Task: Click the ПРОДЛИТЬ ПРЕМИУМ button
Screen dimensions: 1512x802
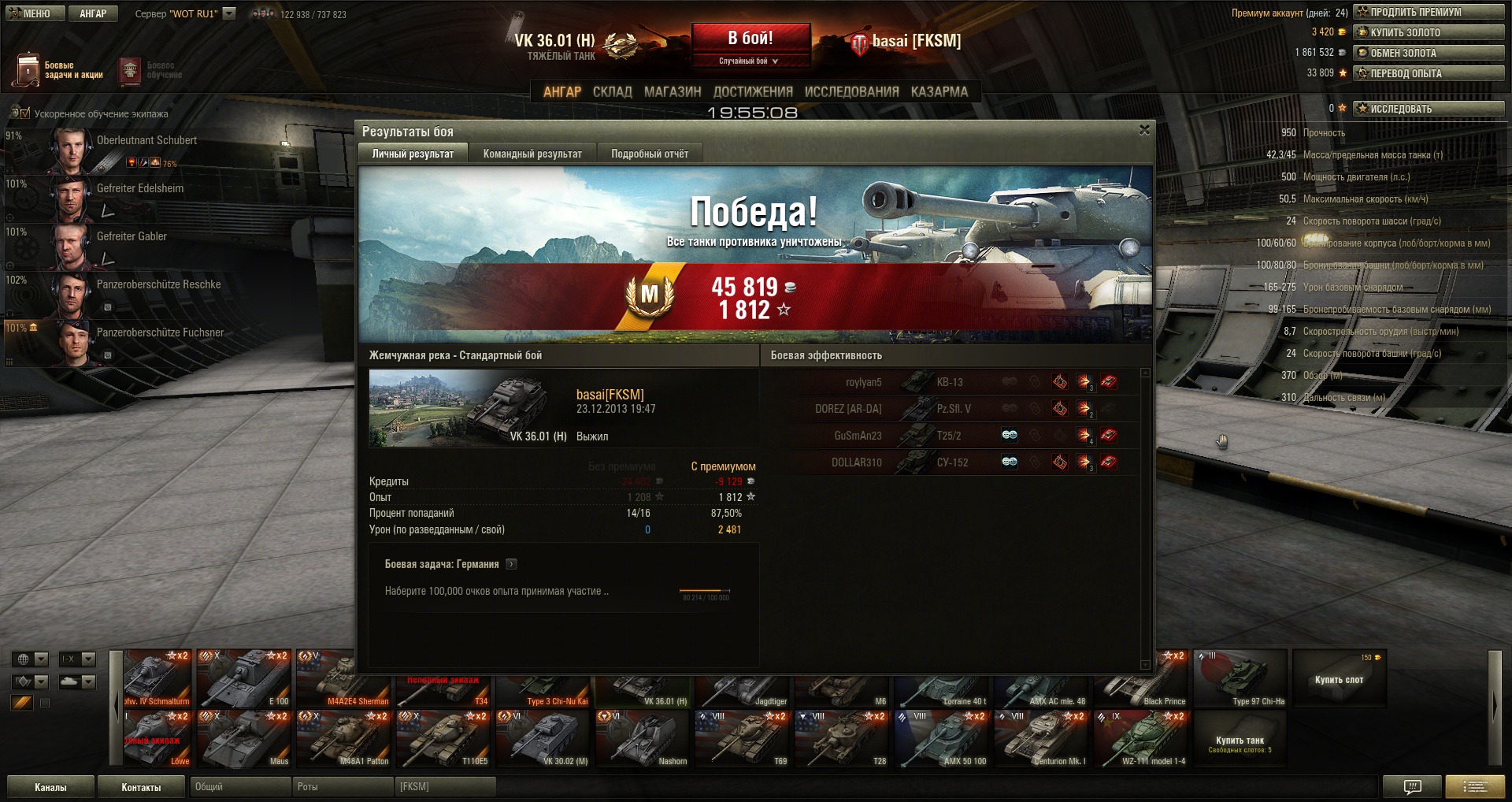Action: coord(1429,12)
